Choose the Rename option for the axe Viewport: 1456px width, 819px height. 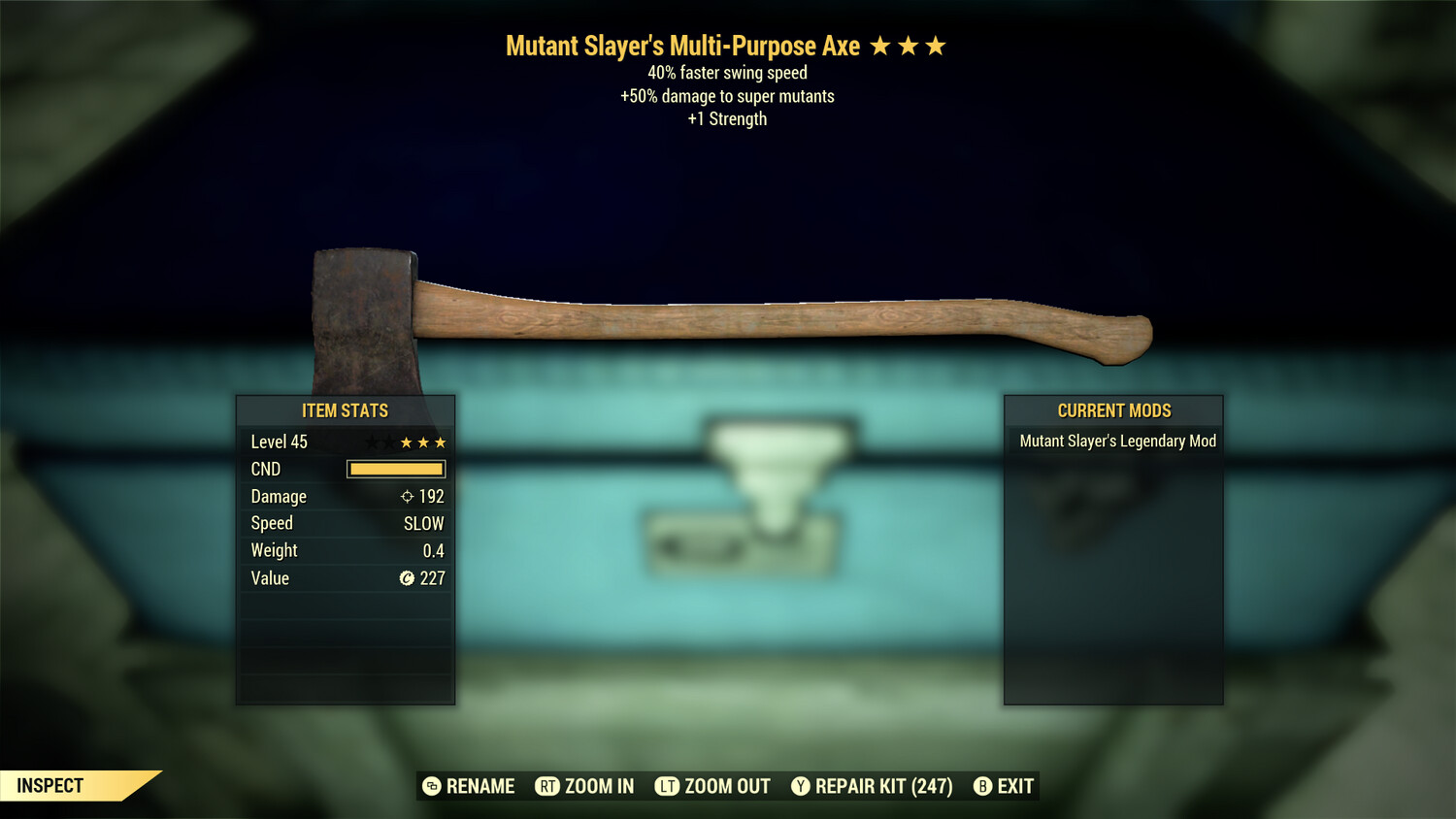click(469, 786)
